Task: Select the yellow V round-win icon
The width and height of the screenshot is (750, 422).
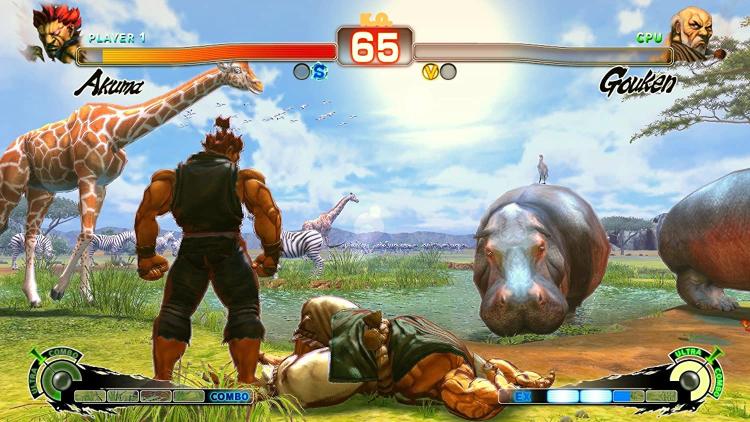Action: pos(431,71)
